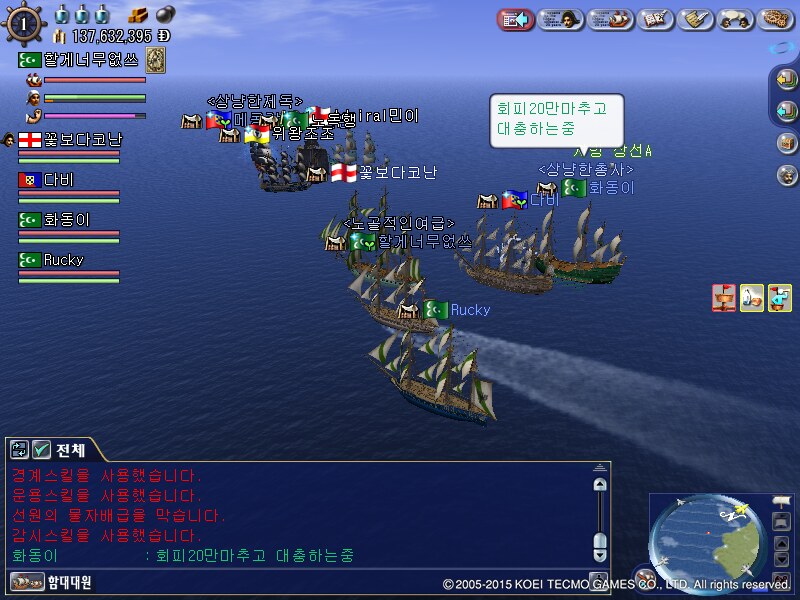Screen dimensions: 800x600
Task: Select fleet member 화동이 in party list
Action: point(66,220)
